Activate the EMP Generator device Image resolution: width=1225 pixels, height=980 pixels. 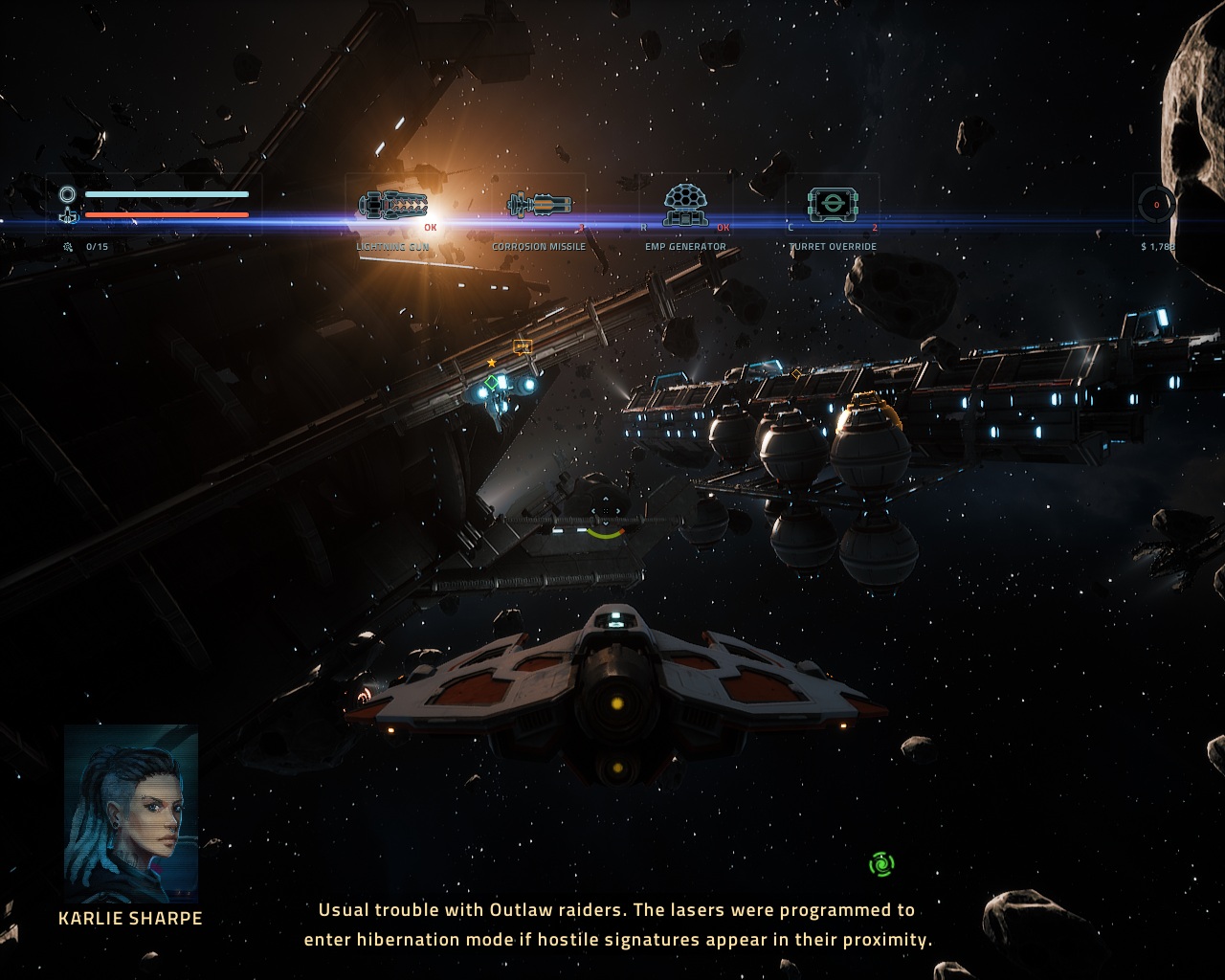(685, 204)
